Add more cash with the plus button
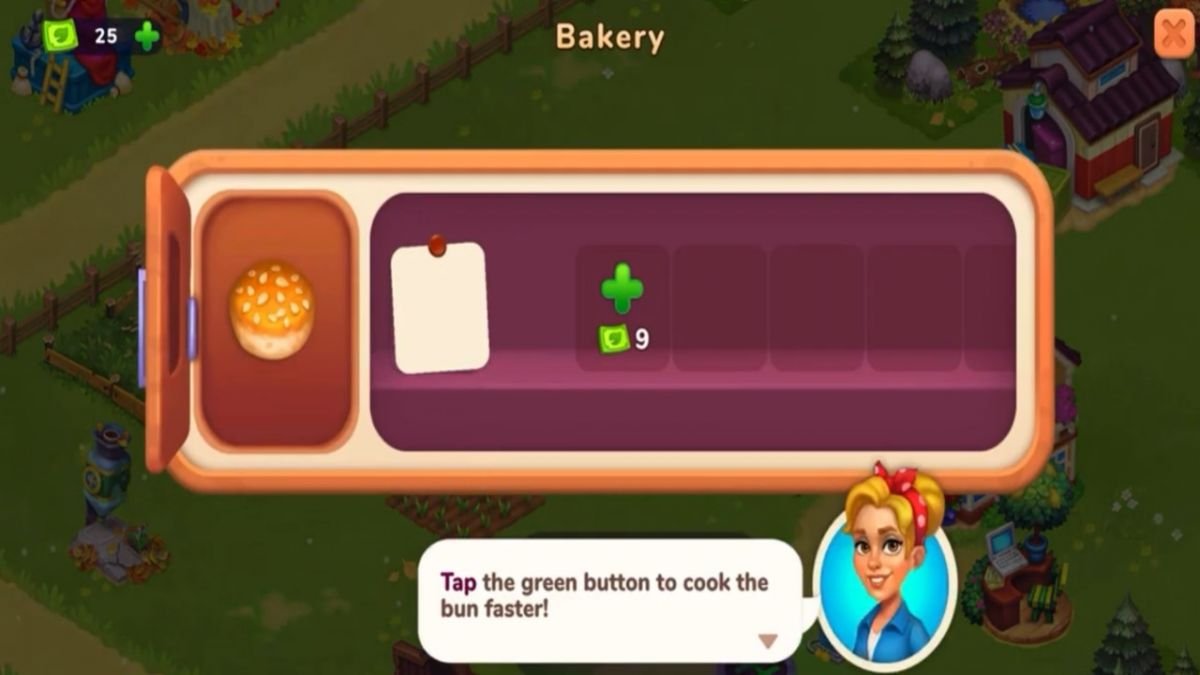 pyautogui.click(x=147, y=37)
